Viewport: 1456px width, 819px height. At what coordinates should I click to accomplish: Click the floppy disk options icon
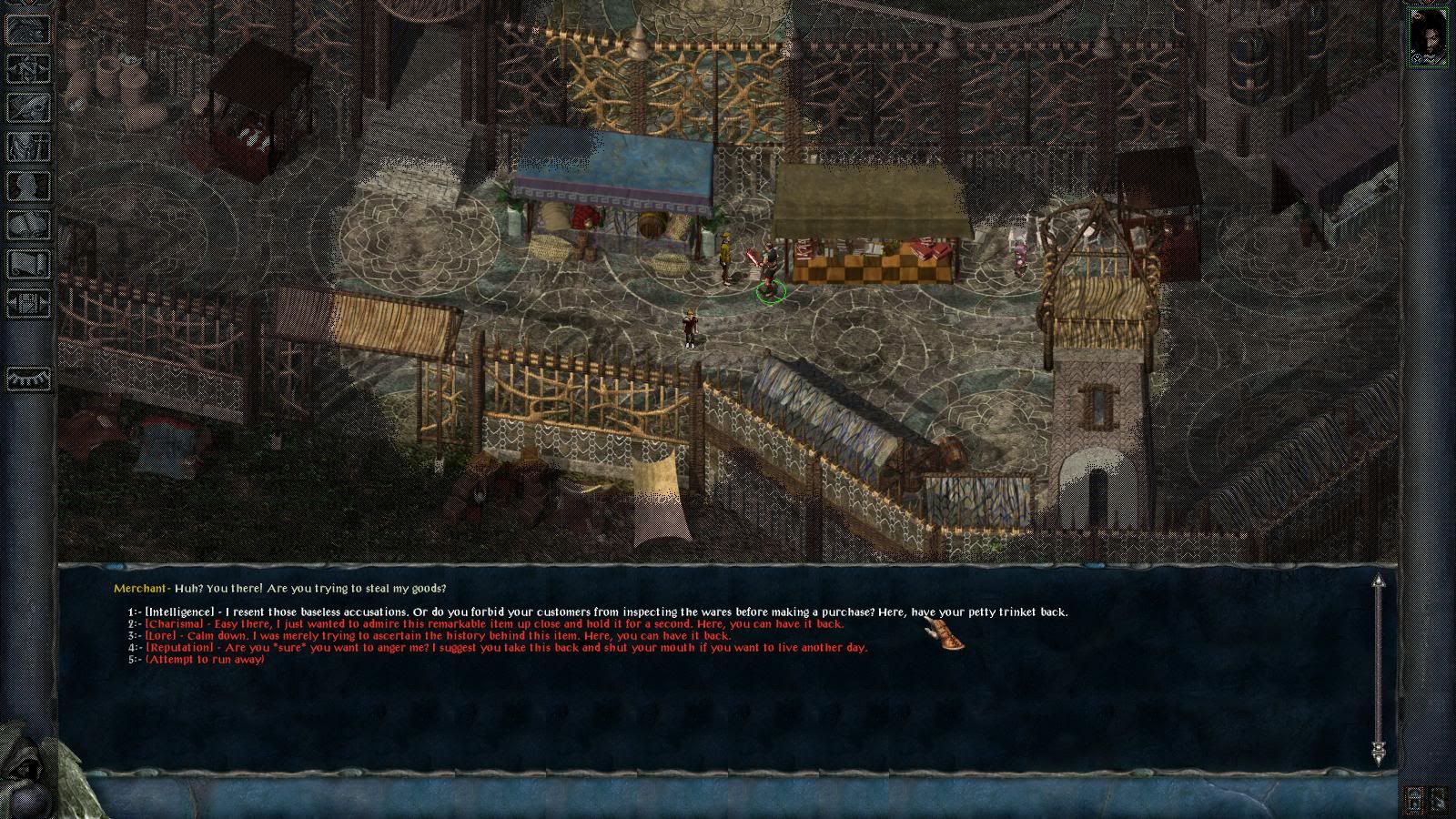27,303
